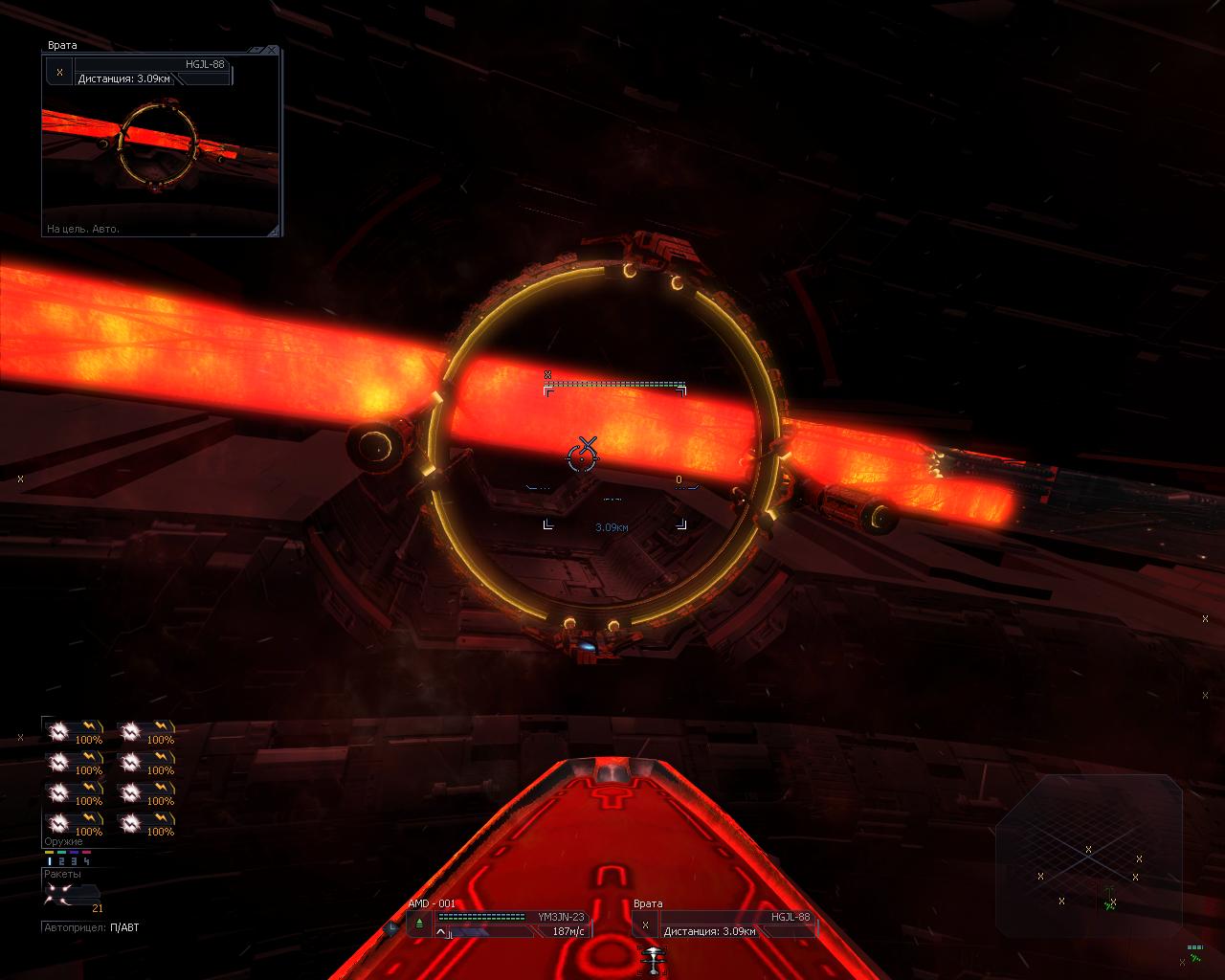The width and height of the screenshot is (1225, 980).
Task: Close the Врата target monitor window
Action: pyautogui.click(x=273, y=49)
